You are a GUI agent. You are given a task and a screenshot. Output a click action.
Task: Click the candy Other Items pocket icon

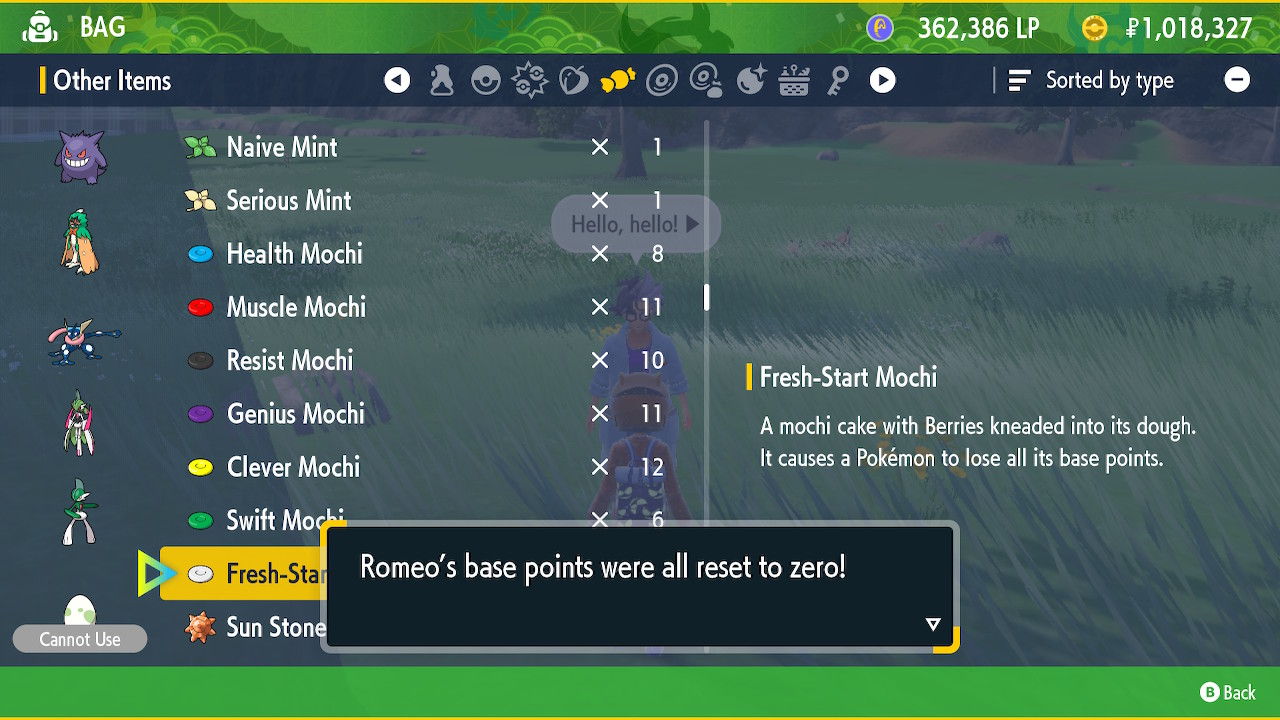click(618, 80)
